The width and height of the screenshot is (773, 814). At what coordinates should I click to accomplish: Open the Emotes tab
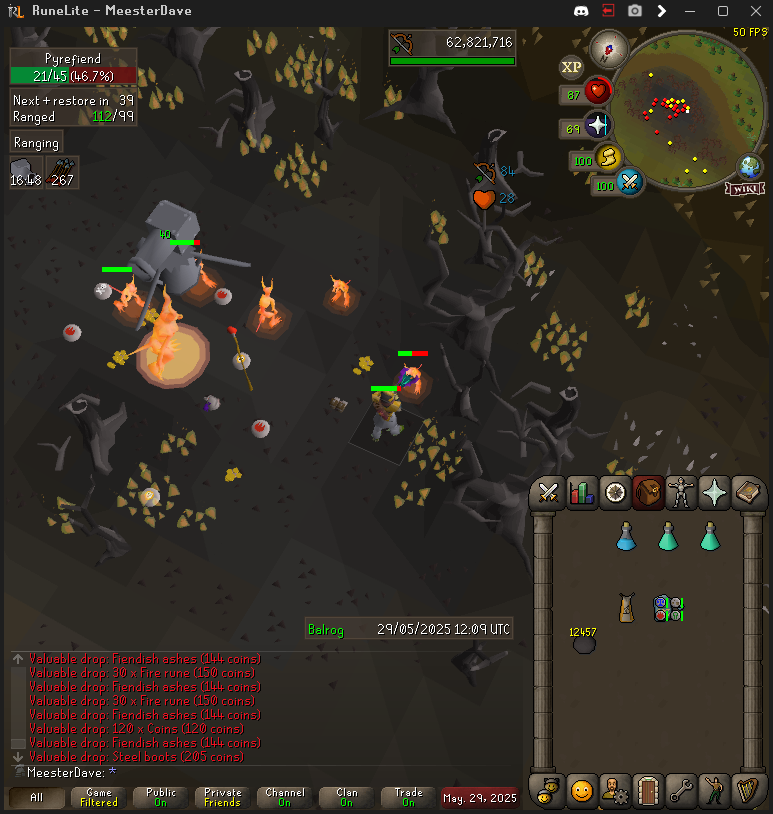(x=581, y=791)
